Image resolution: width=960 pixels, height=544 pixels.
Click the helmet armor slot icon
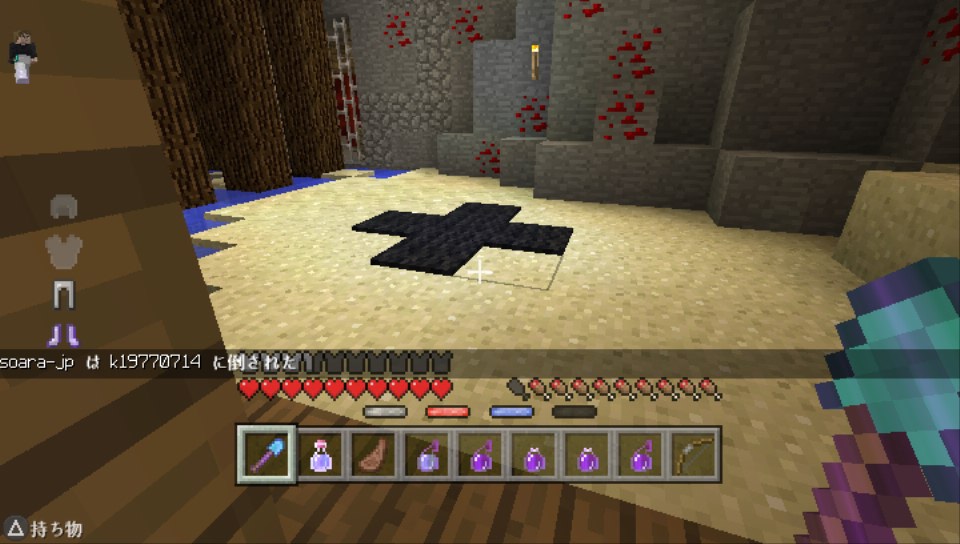pos(64,208)
